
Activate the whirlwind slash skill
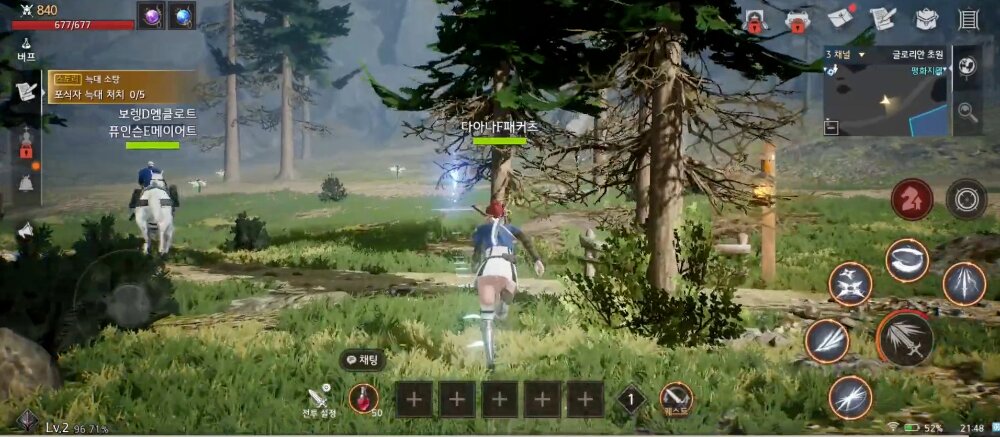(x=906, y=260)
